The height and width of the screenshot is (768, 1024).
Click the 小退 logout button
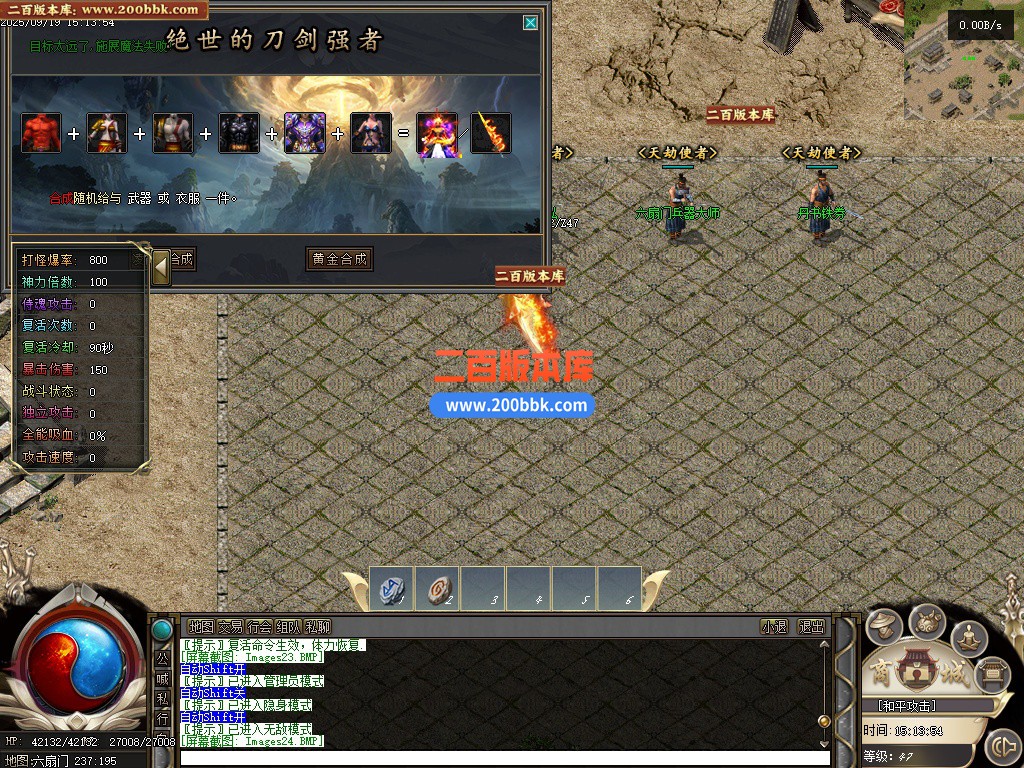(x=774, y=626)
